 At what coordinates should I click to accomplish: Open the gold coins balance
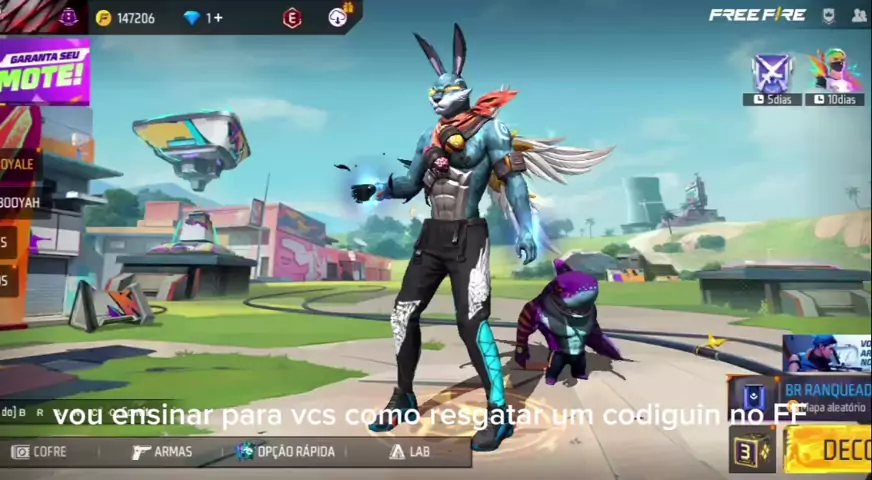(126, 18)
